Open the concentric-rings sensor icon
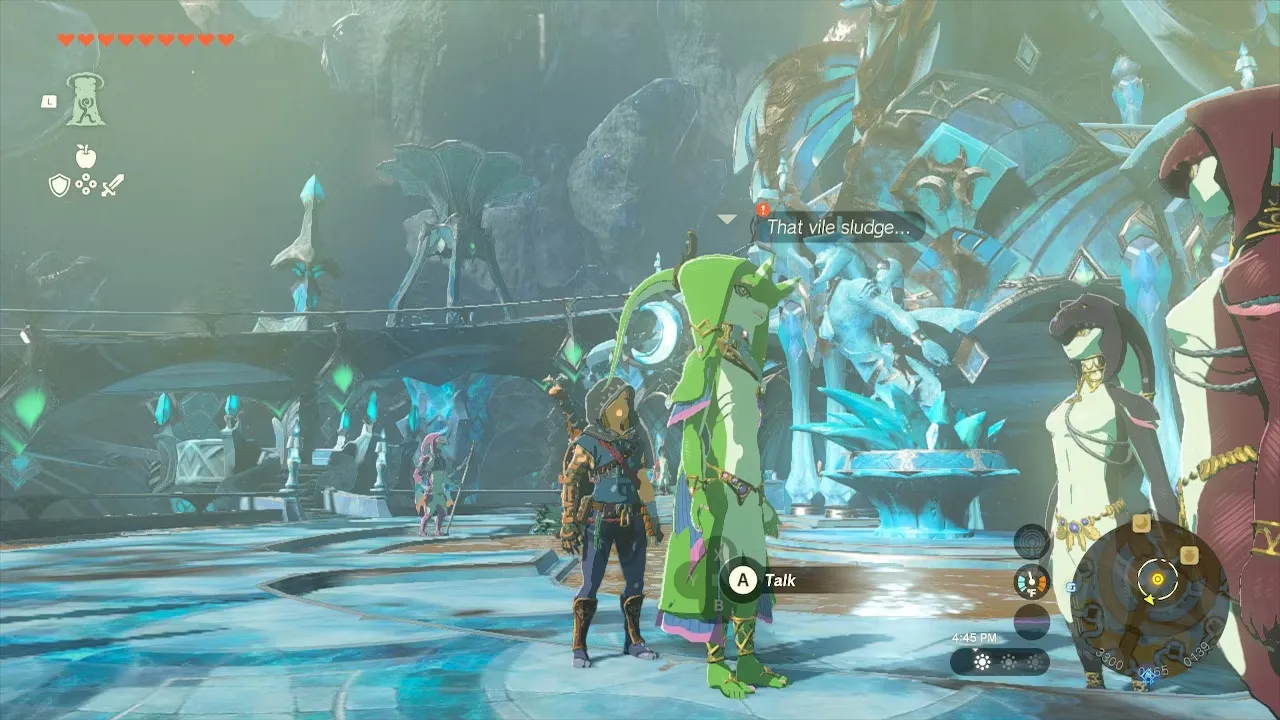1280x720 pixels. coord(1031,542)
